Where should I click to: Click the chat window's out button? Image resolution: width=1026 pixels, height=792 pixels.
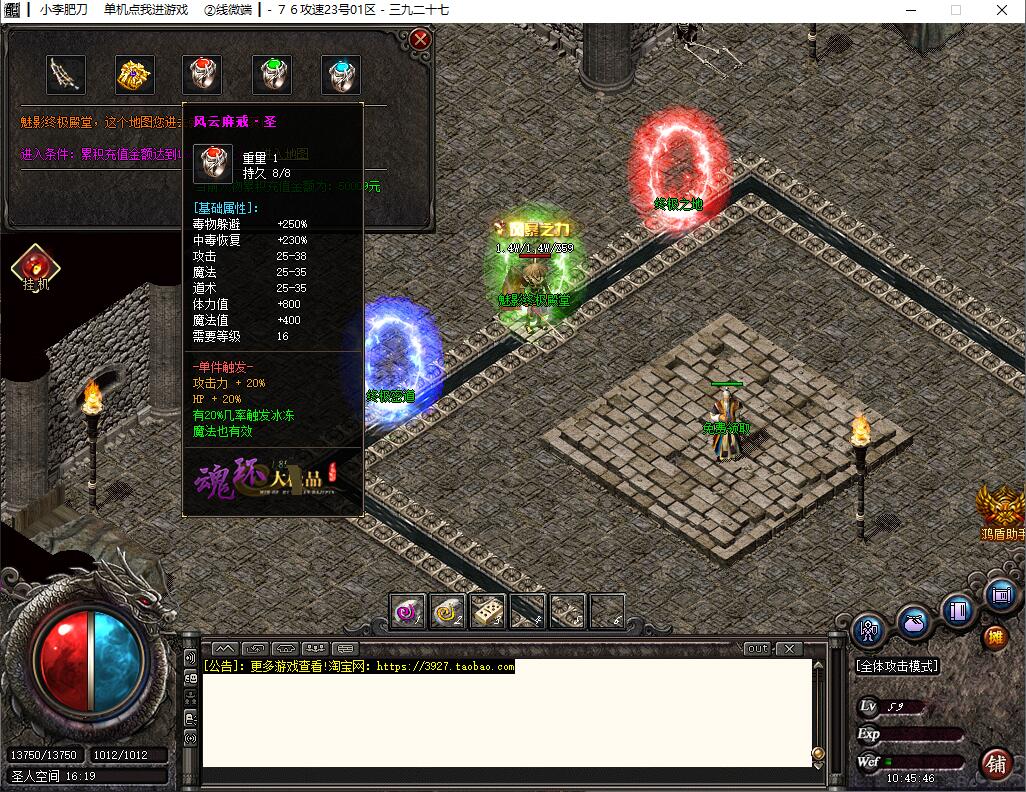pyautogui.click(x=759, y=649)
